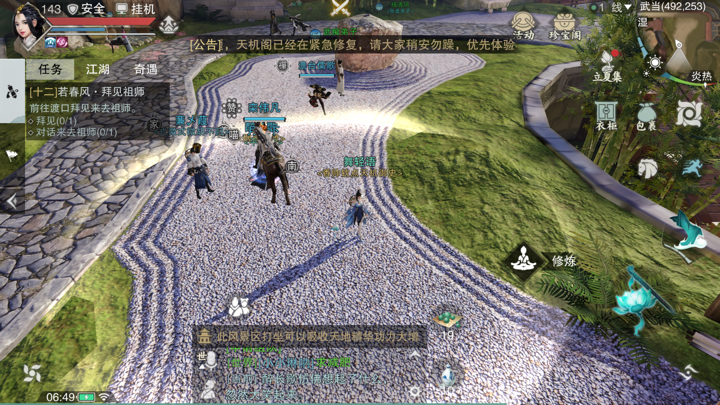Open the 衣柜 wardrobe
Image resolution: width=720 pixels, height=405 pixels.
(606, 114)
